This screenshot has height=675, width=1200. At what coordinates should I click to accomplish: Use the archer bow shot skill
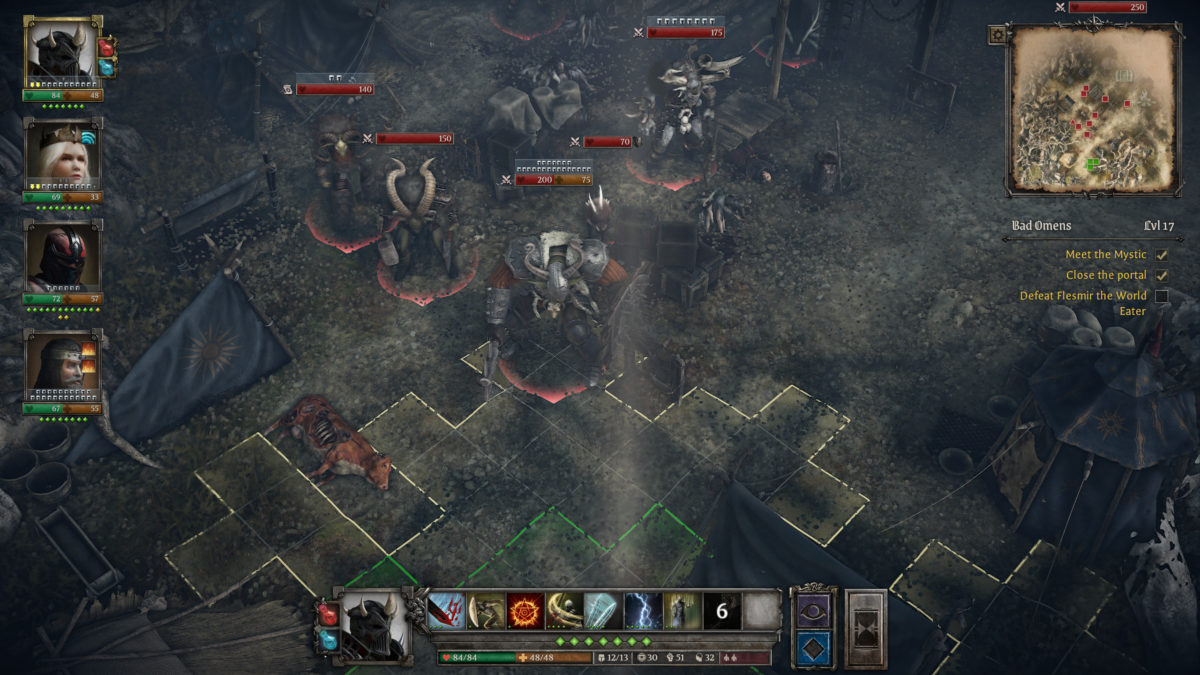click(x=486, y=611)
